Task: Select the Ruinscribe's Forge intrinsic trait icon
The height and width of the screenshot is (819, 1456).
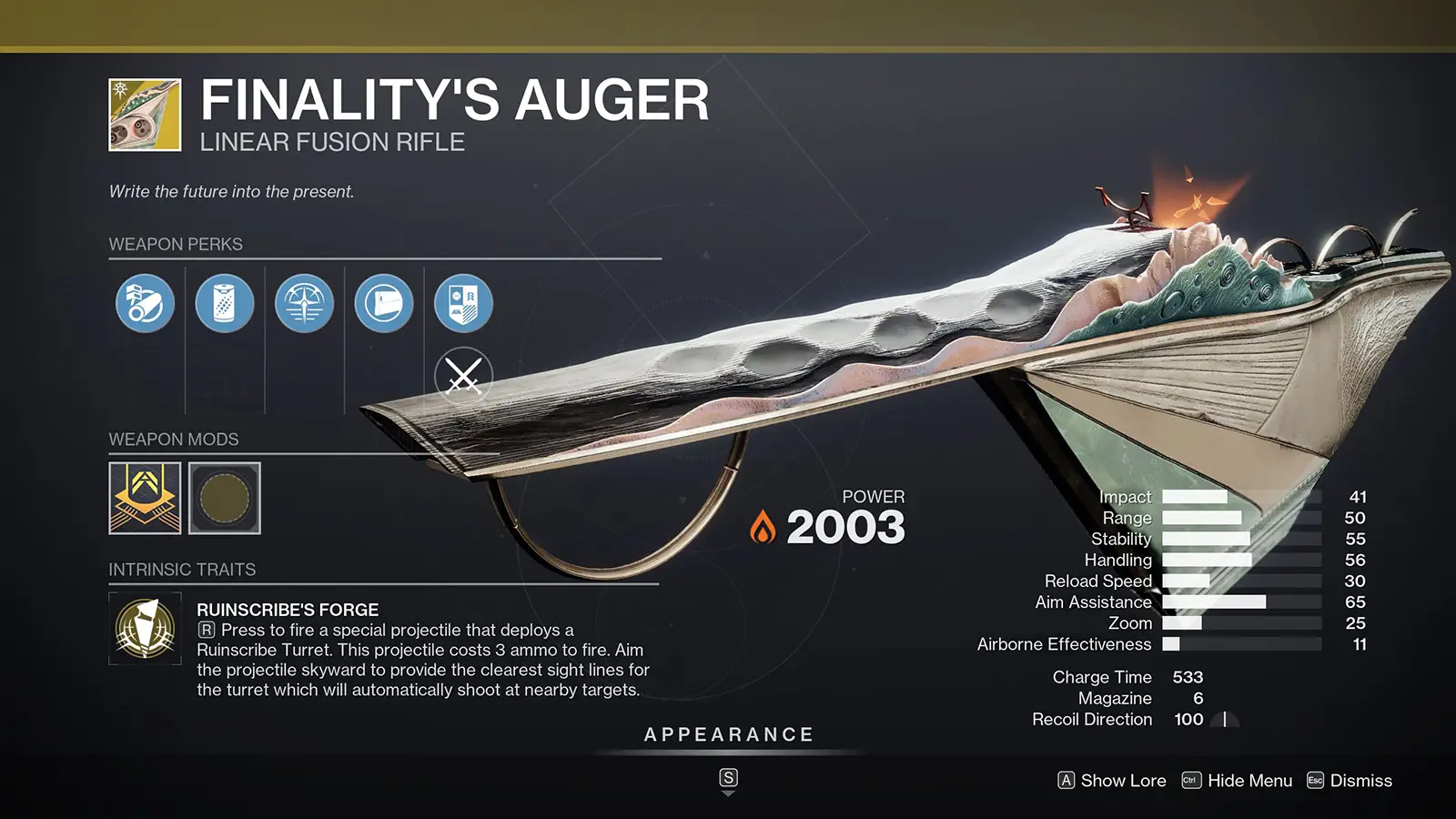Action: 145,628
